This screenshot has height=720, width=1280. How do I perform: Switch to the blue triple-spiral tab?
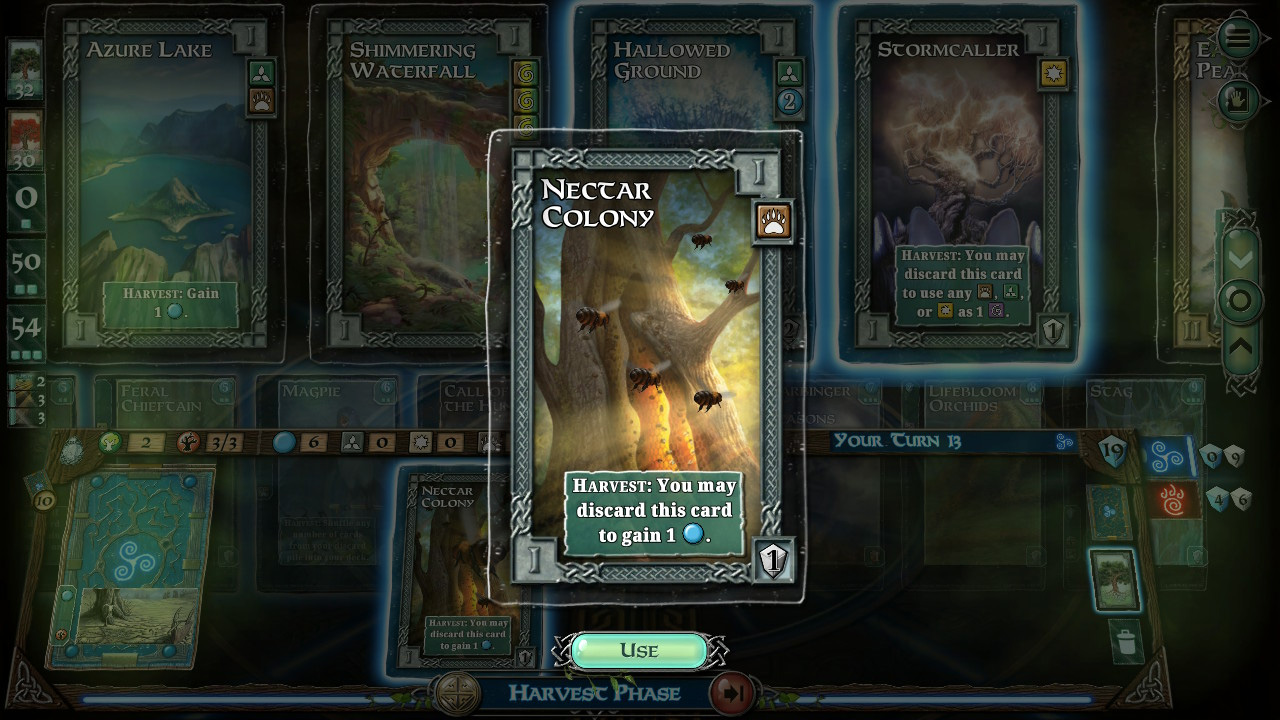(1168, 456)
